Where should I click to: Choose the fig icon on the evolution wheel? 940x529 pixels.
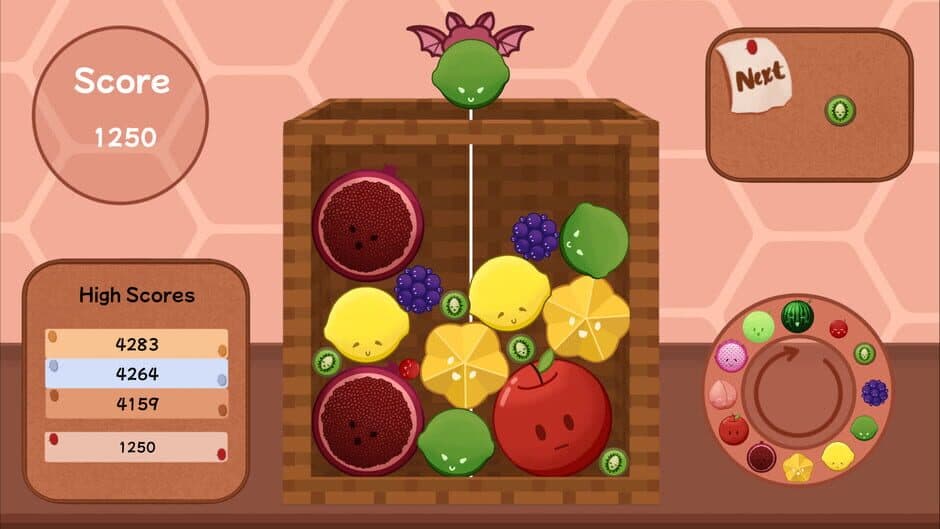tap(761, 458)
